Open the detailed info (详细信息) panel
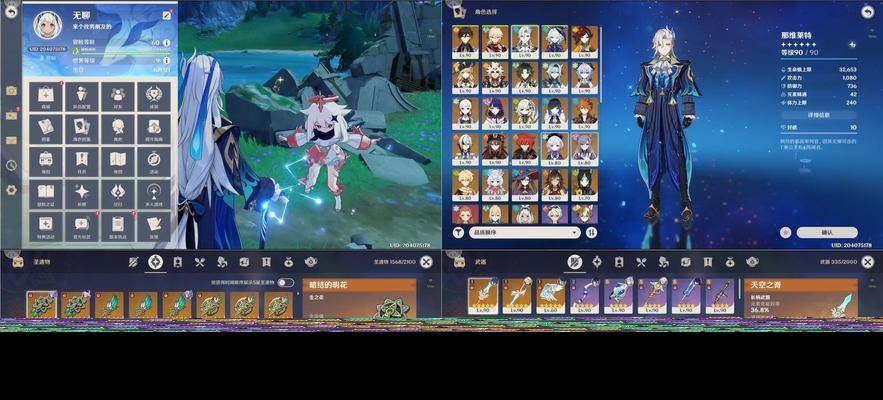The image size is (883, 400). (x=818, y=115)
